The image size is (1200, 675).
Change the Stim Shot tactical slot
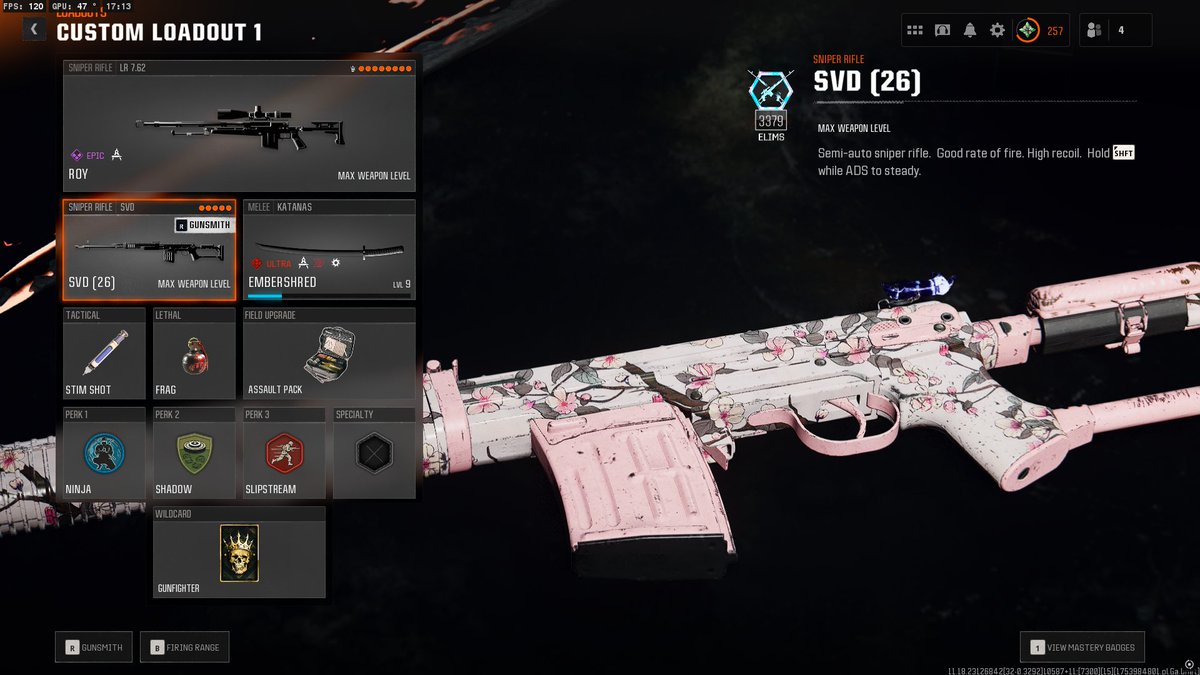pos(104,355)
